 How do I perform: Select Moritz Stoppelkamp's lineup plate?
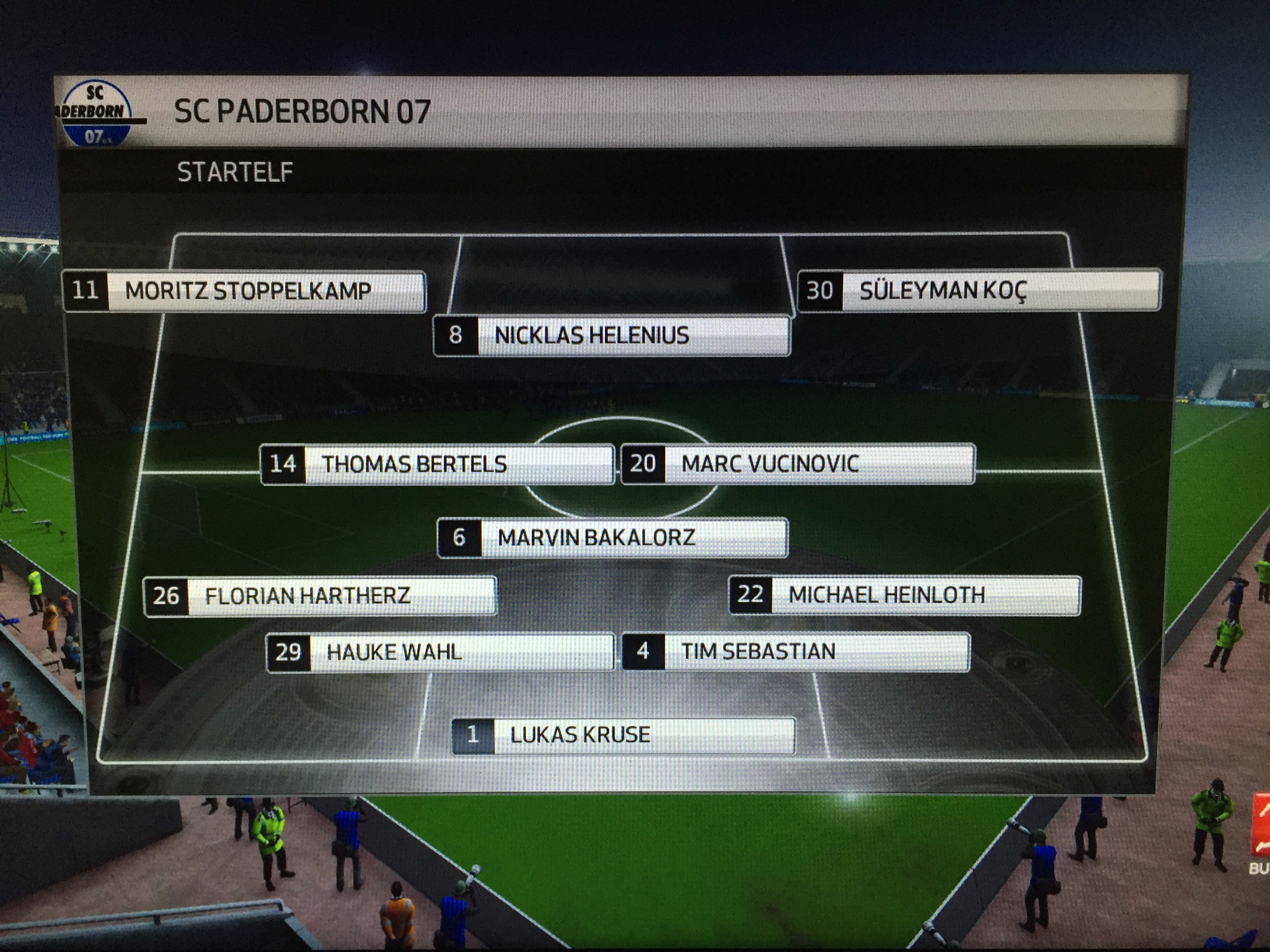coord(245,291)
